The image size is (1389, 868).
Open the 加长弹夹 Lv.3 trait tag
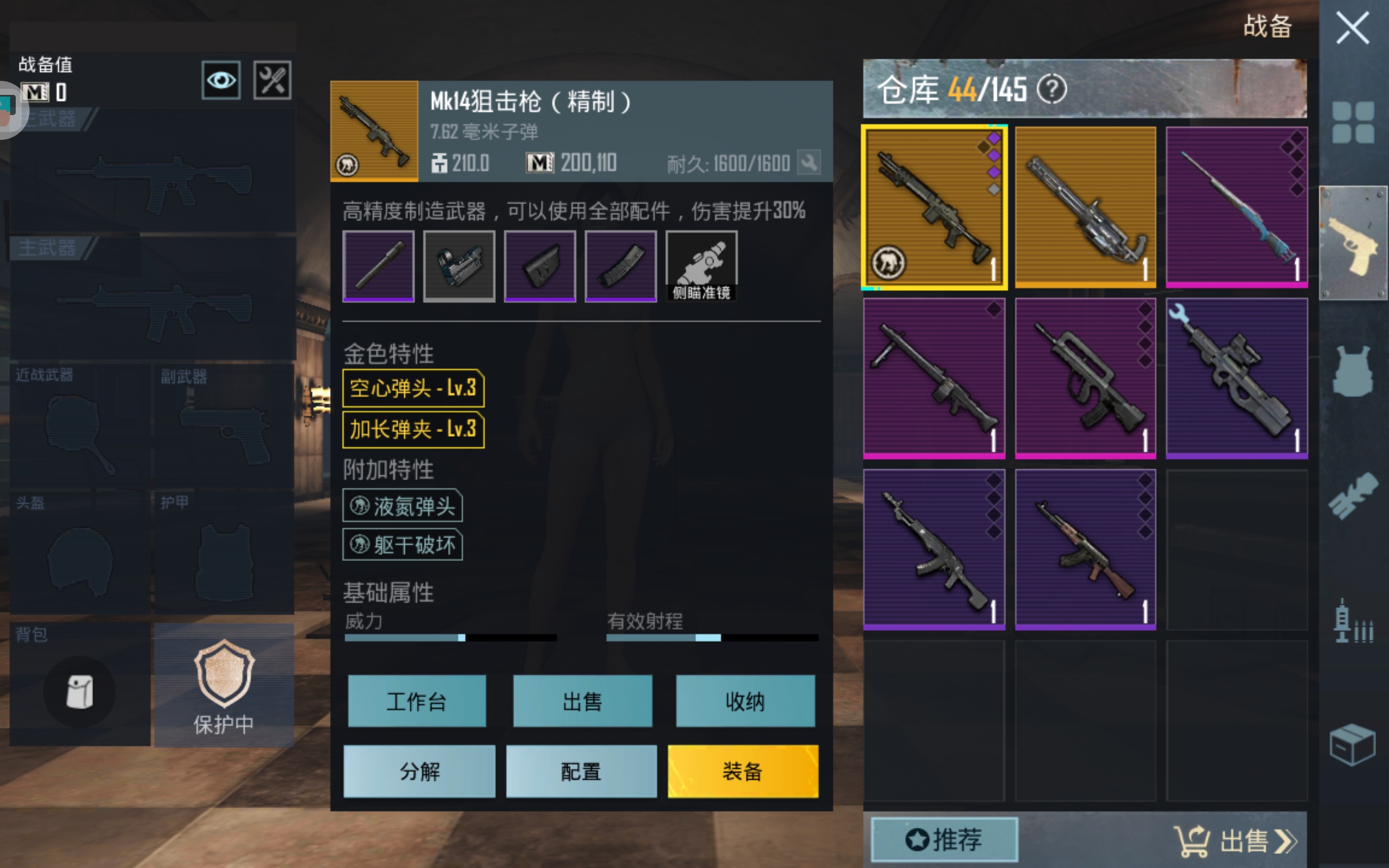[x=413, y=429]
